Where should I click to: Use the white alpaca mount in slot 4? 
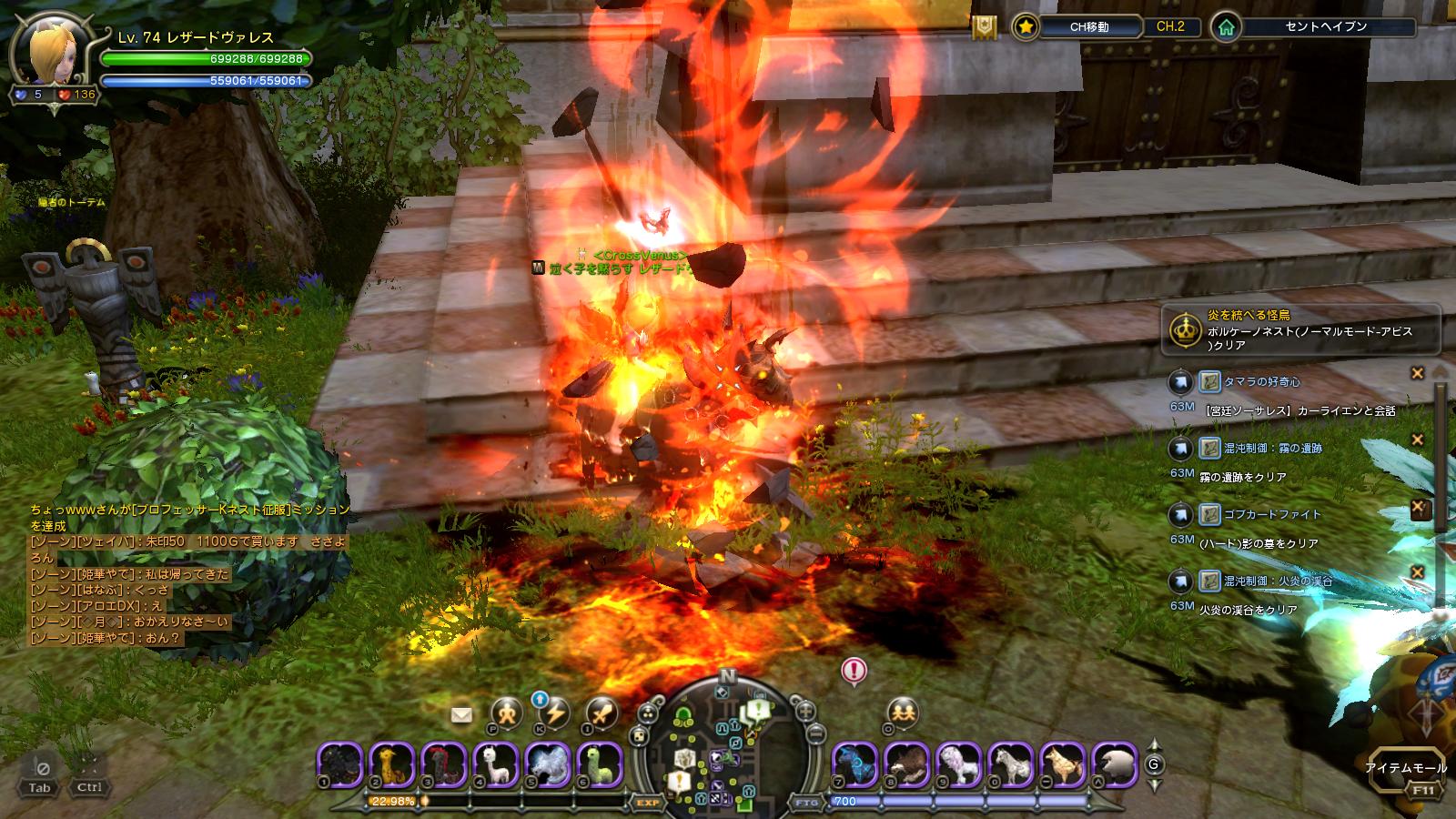(x=496, y=763)
